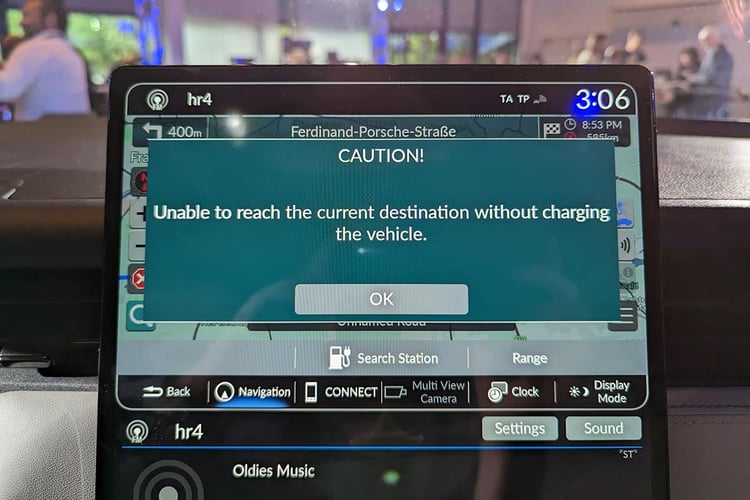The height and width of the screenshot is (500, 750).
Task: Change the Display Mode
Action: (600, 392)
